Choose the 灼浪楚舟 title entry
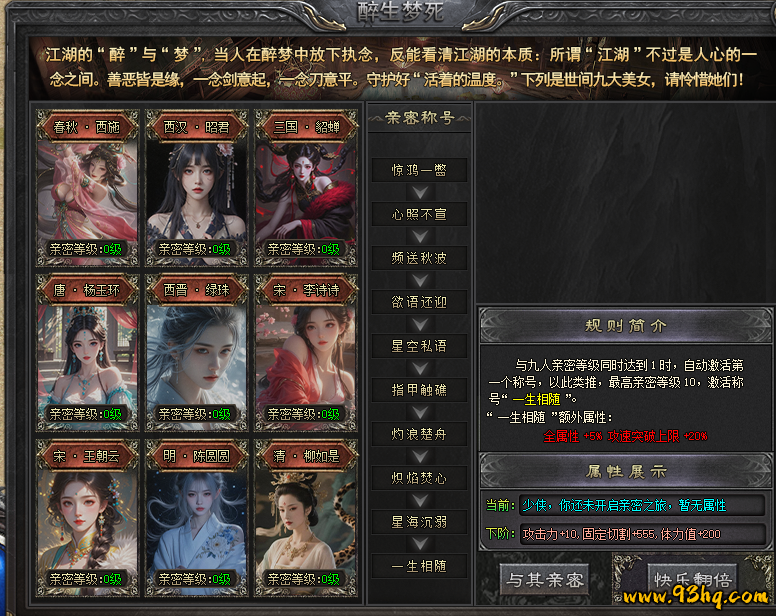Image resolution: width=776 pixels, height=616 pixels. click(419, 433)
